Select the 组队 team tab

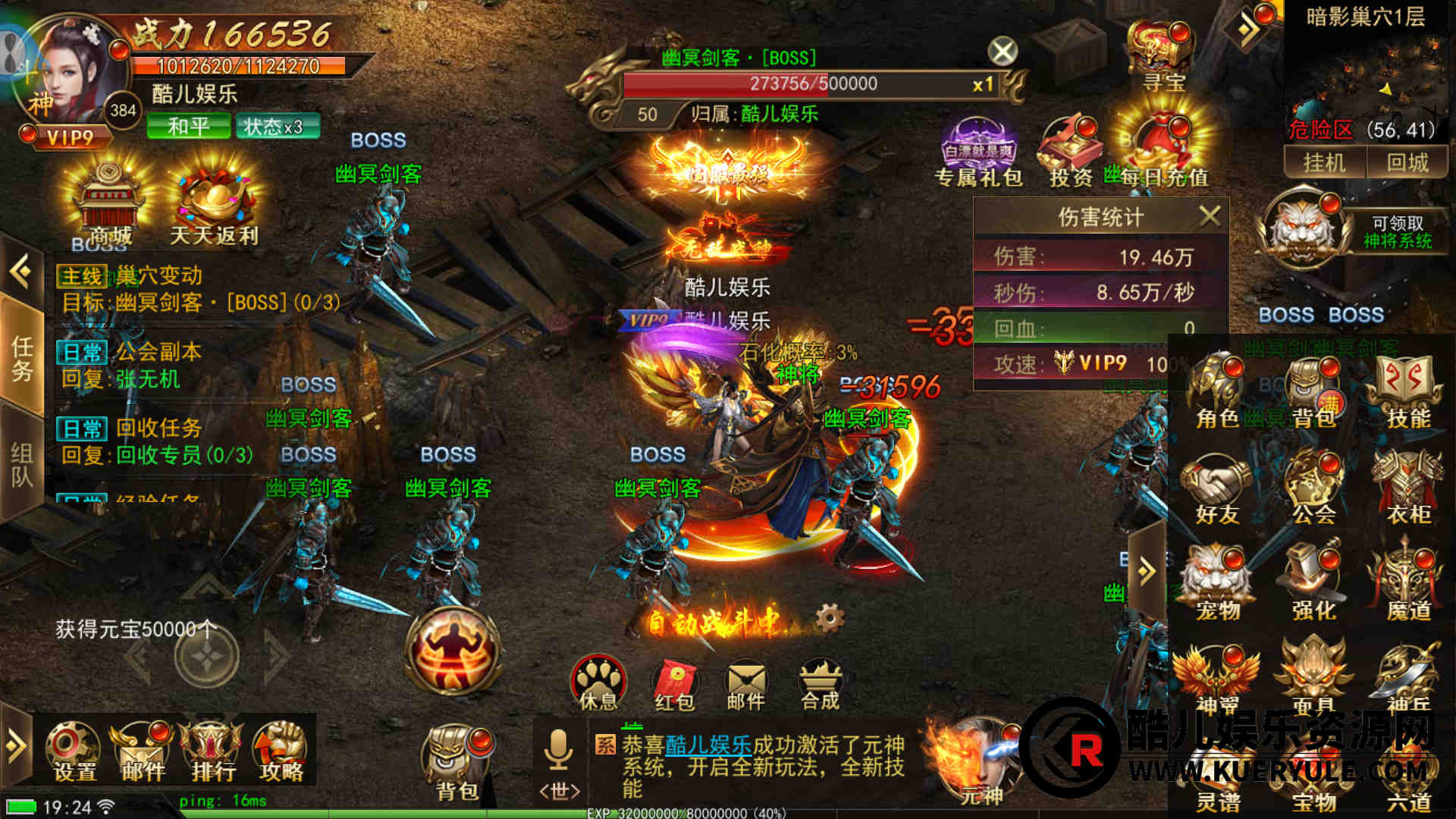click(21, 465)
